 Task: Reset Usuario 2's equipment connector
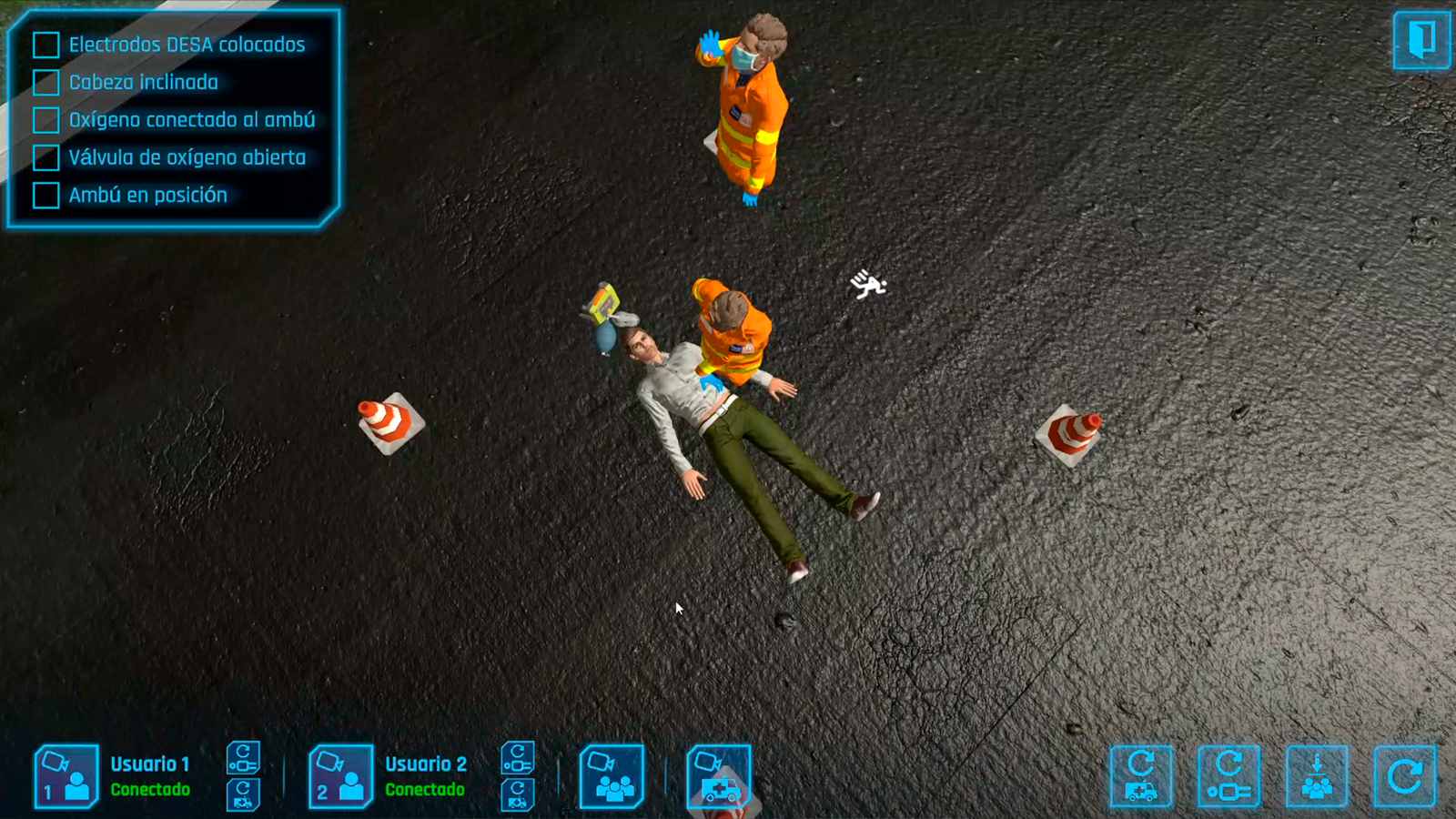(x=518, y=757)
